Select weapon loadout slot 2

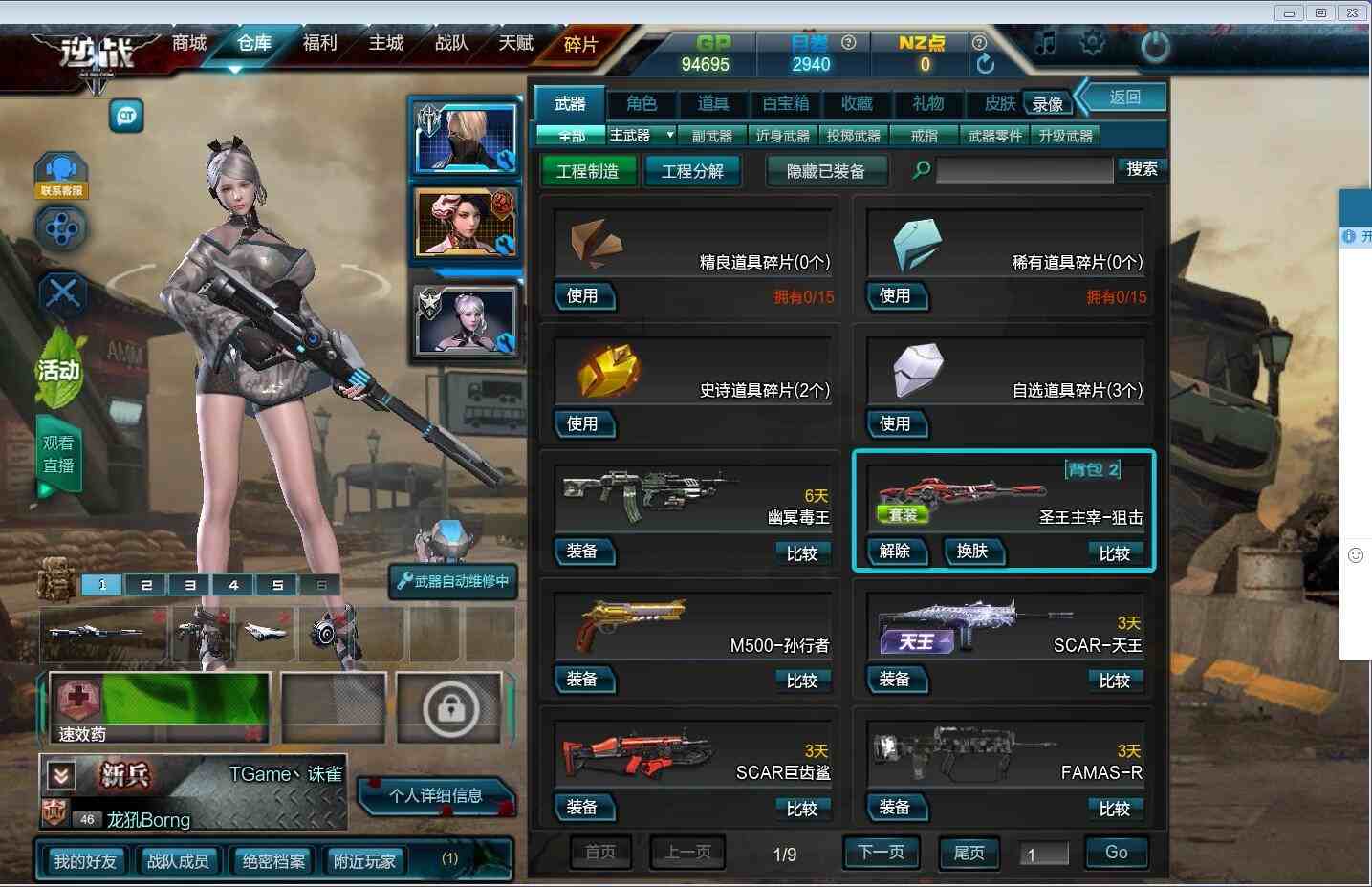coord(145,584)
